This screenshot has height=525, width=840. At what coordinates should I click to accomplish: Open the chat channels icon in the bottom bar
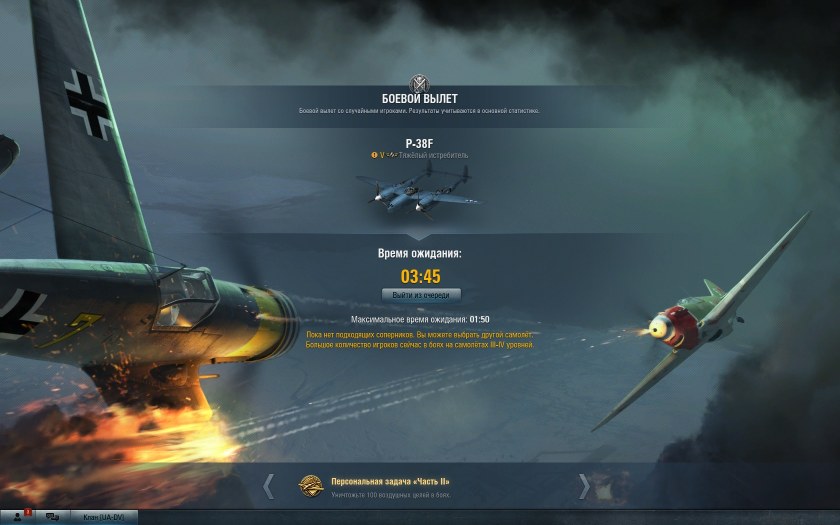(51, 516)
